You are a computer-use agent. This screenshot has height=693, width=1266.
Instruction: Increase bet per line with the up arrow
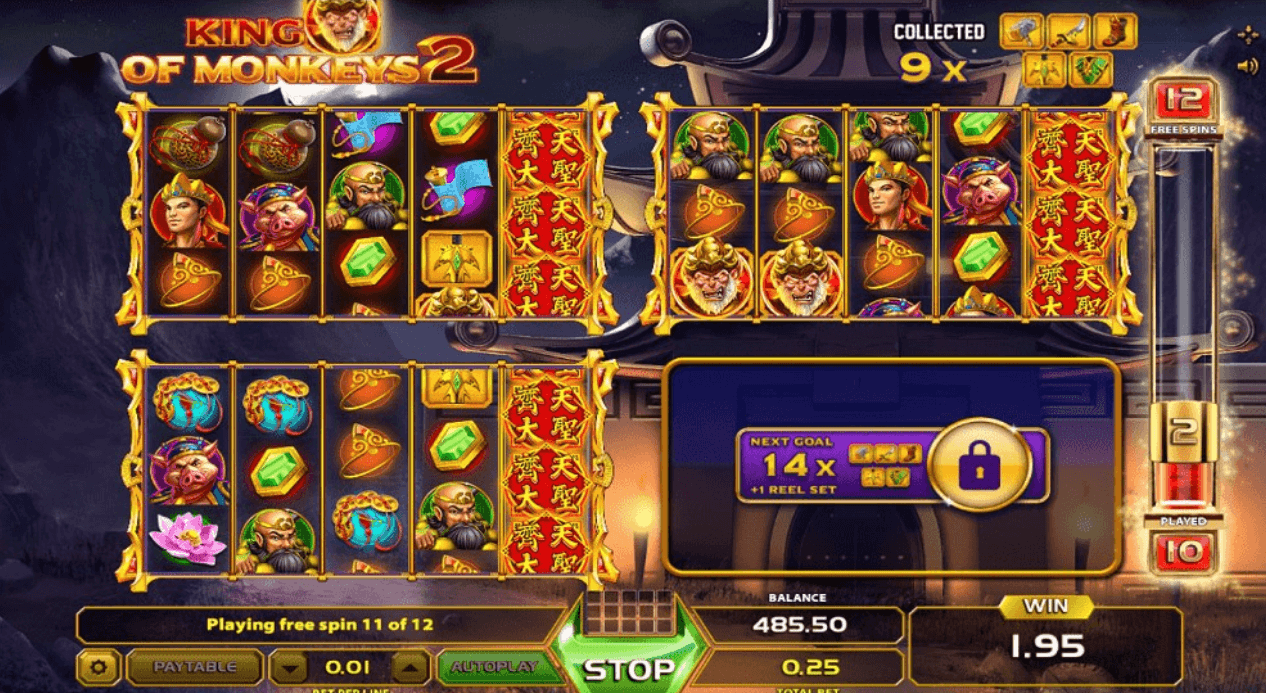tap(410, 667)
